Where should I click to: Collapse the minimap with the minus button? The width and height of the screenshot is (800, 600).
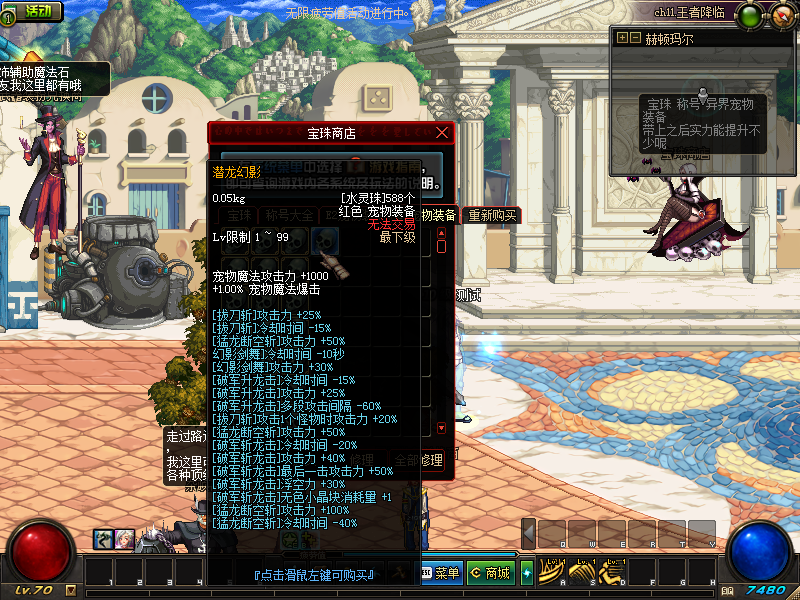[635, 38]
